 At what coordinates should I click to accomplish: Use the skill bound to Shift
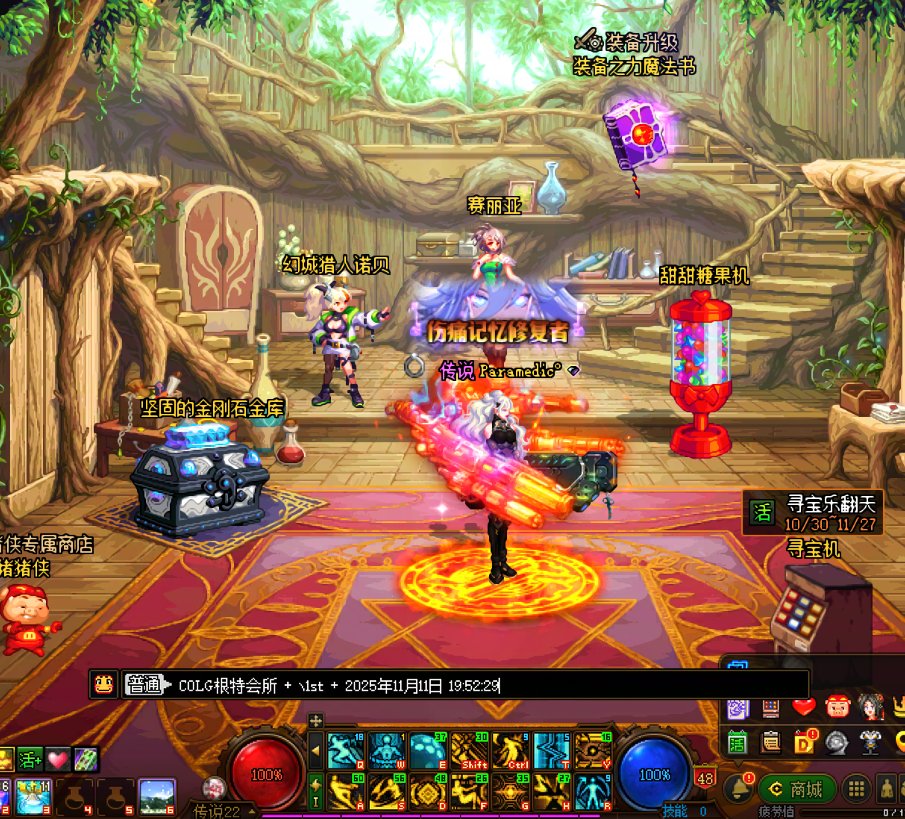pyautogui.click(x=468, y=750)
